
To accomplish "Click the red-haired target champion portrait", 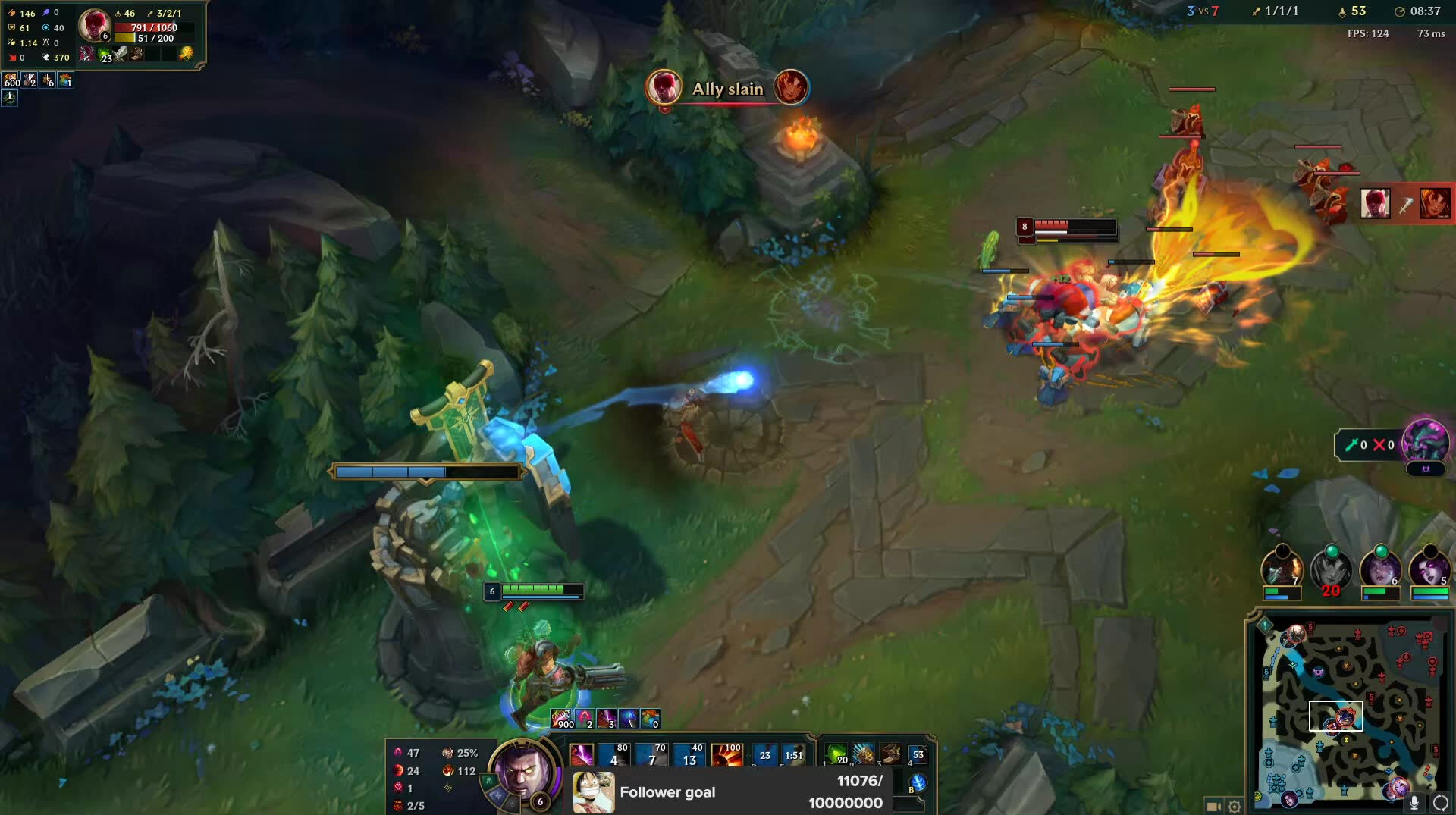I will click(94, 25).
